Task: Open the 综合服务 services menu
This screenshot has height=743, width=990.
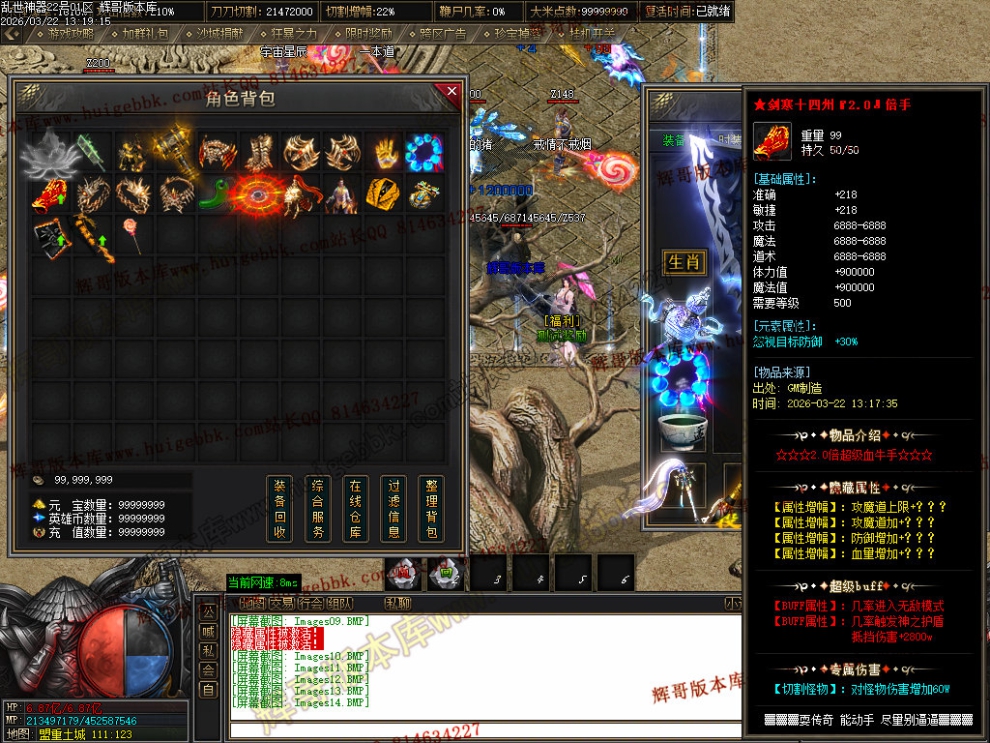Action: [x=318, y=509]
